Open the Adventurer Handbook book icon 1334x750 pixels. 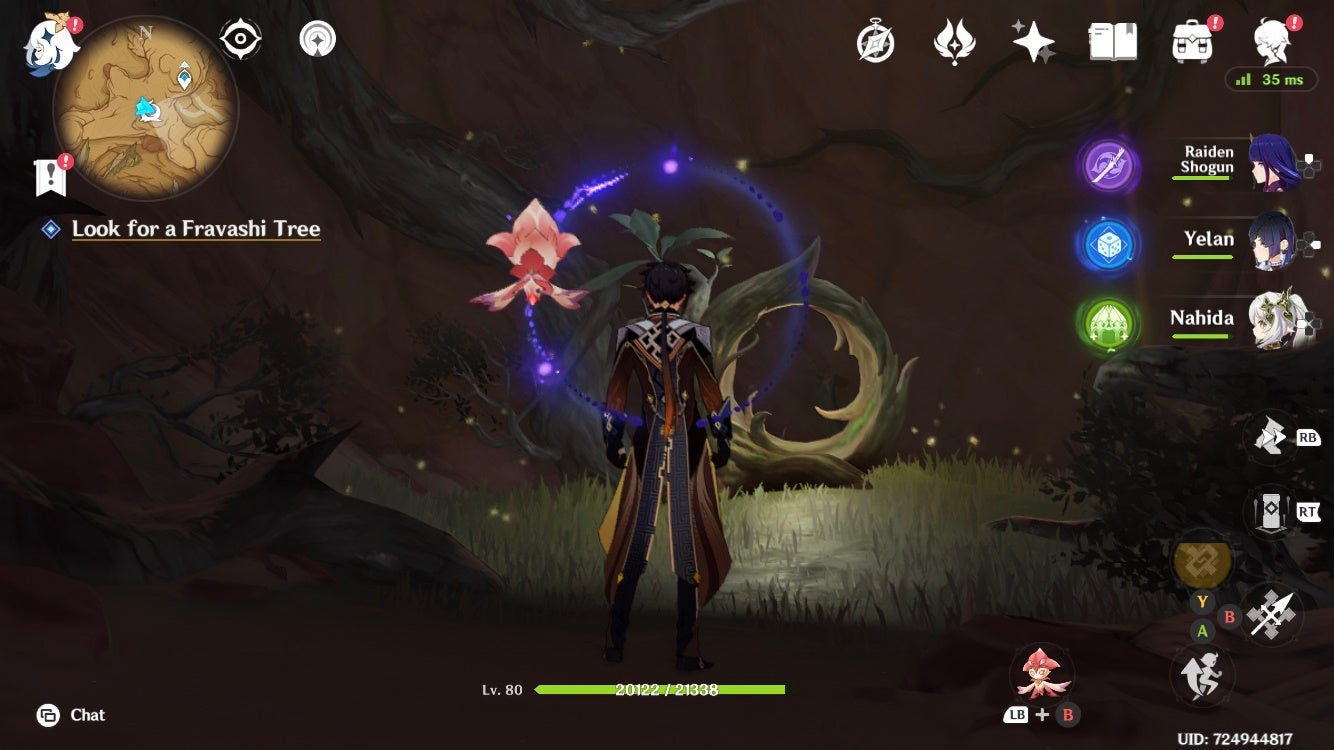[x=1113, y=40]
